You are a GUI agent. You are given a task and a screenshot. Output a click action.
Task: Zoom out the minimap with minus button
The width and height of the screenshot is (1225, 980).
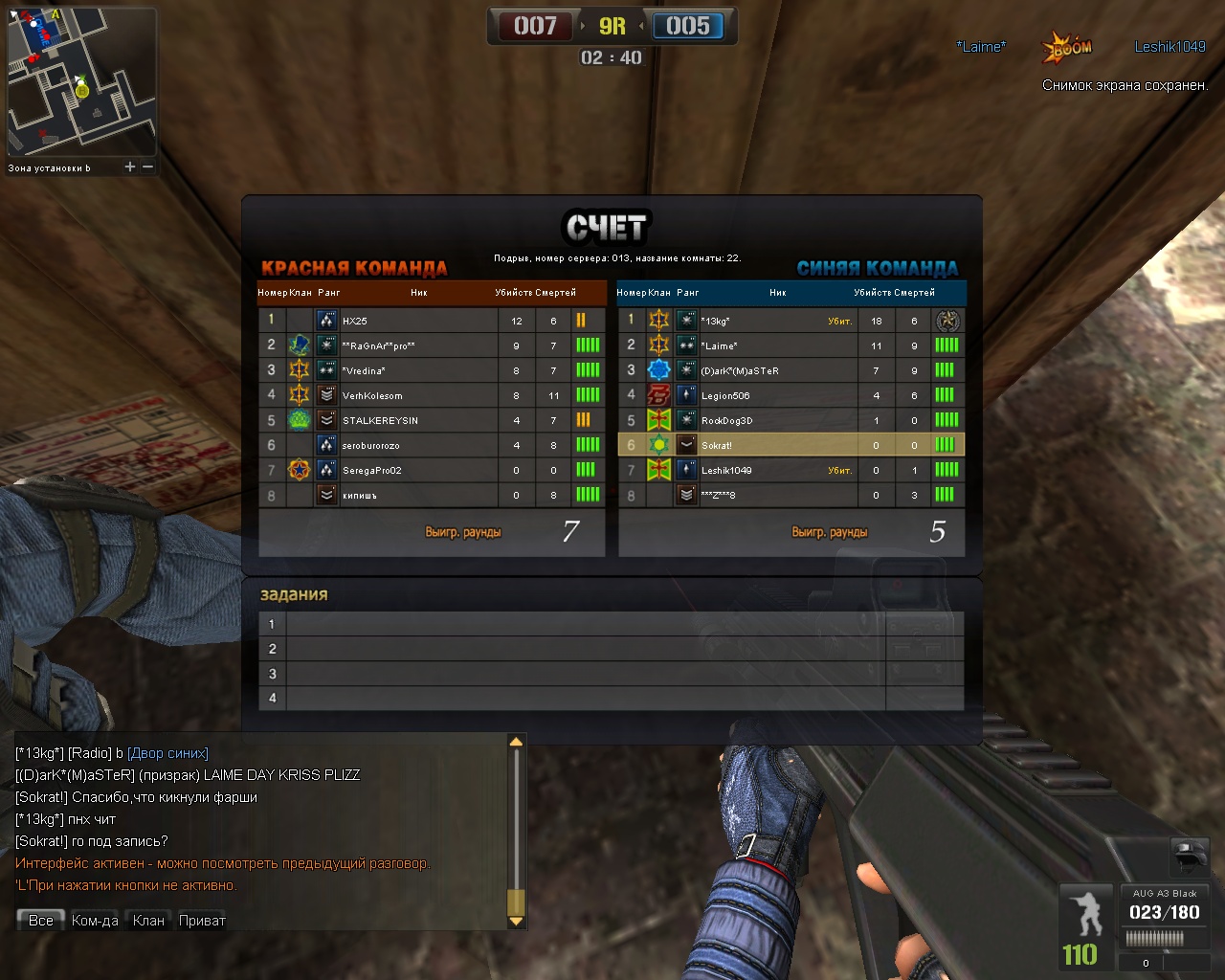click(x=148, y=167)
